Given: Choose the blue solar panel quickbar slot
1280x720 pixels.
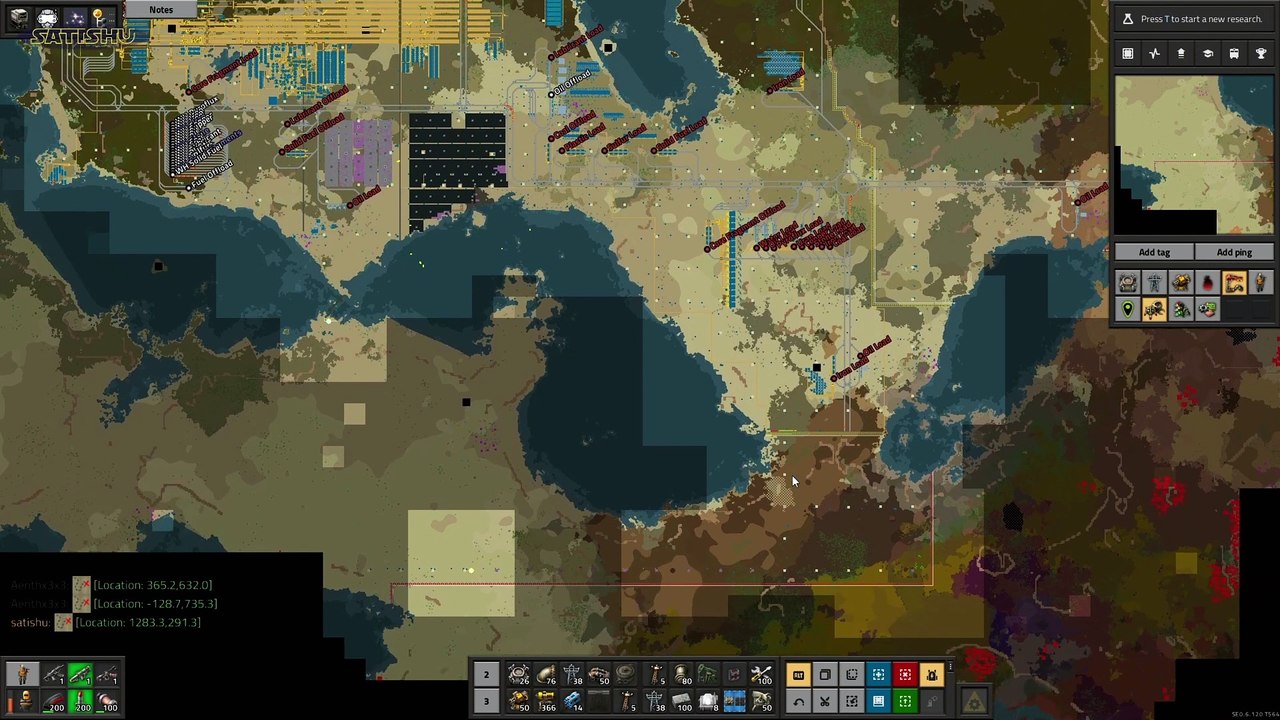Looking at the screenshot, I should [734, 701].
